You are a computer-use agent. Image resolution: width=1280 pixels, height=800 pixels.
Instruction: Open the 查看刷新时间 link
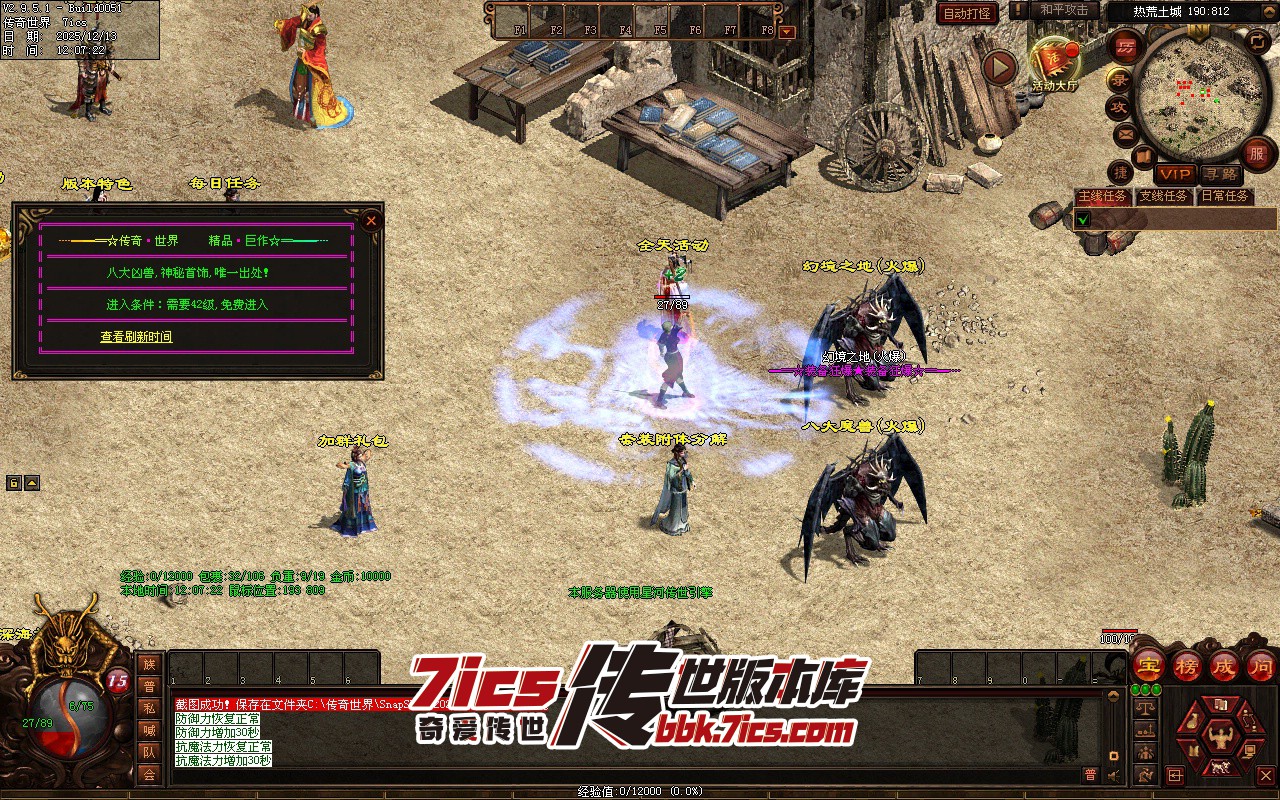coord(136,337)
